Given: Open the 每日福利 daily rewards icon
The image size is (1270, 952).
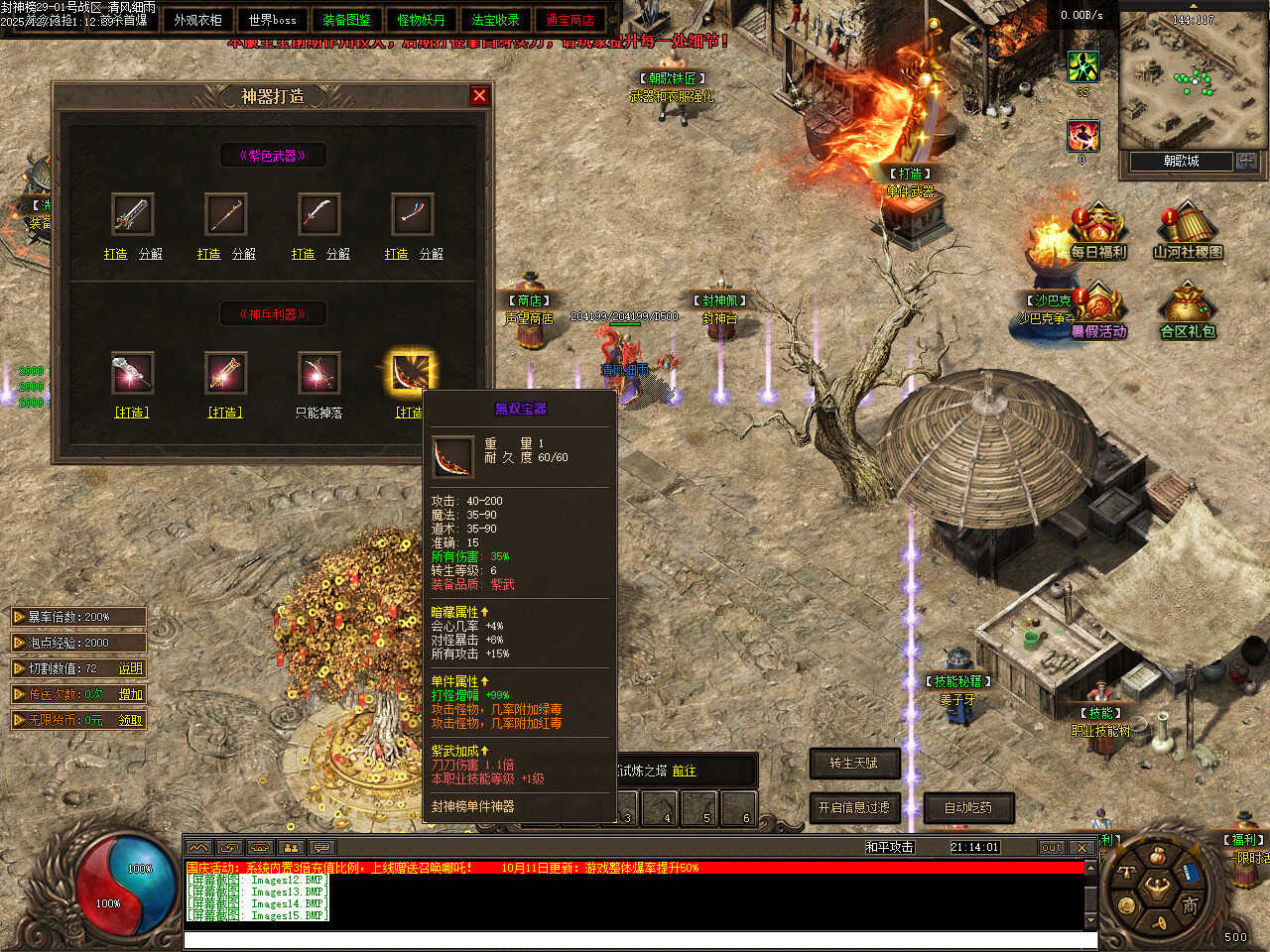Looking at the screenshot, I should pyautogui.click(x=1097, y=230).
